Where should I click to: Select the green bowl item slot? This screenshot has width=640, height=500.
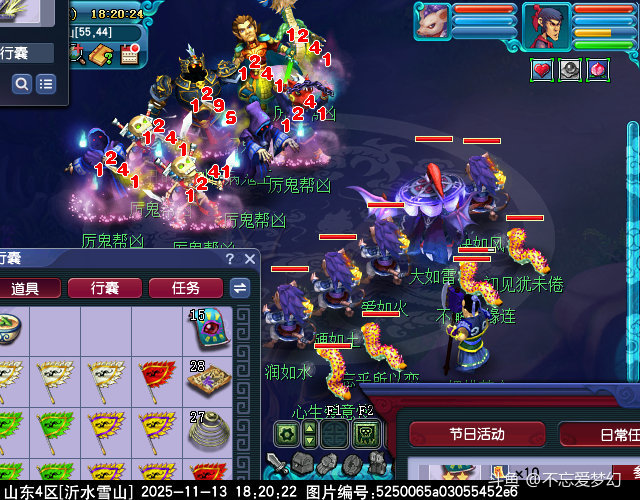[8, 328]
